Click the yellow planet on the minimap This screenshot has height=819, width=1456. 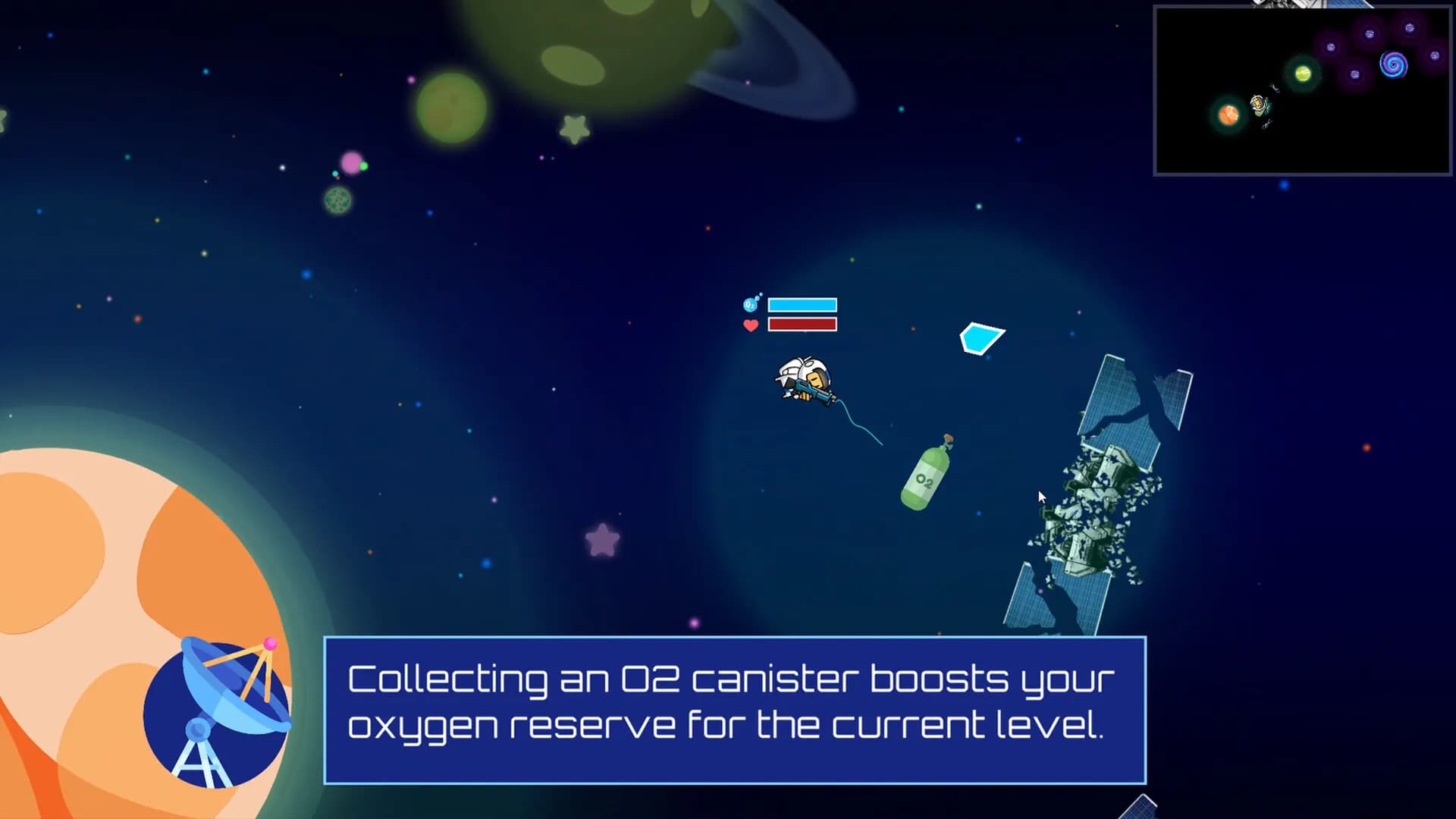(x=1303, y=74)
